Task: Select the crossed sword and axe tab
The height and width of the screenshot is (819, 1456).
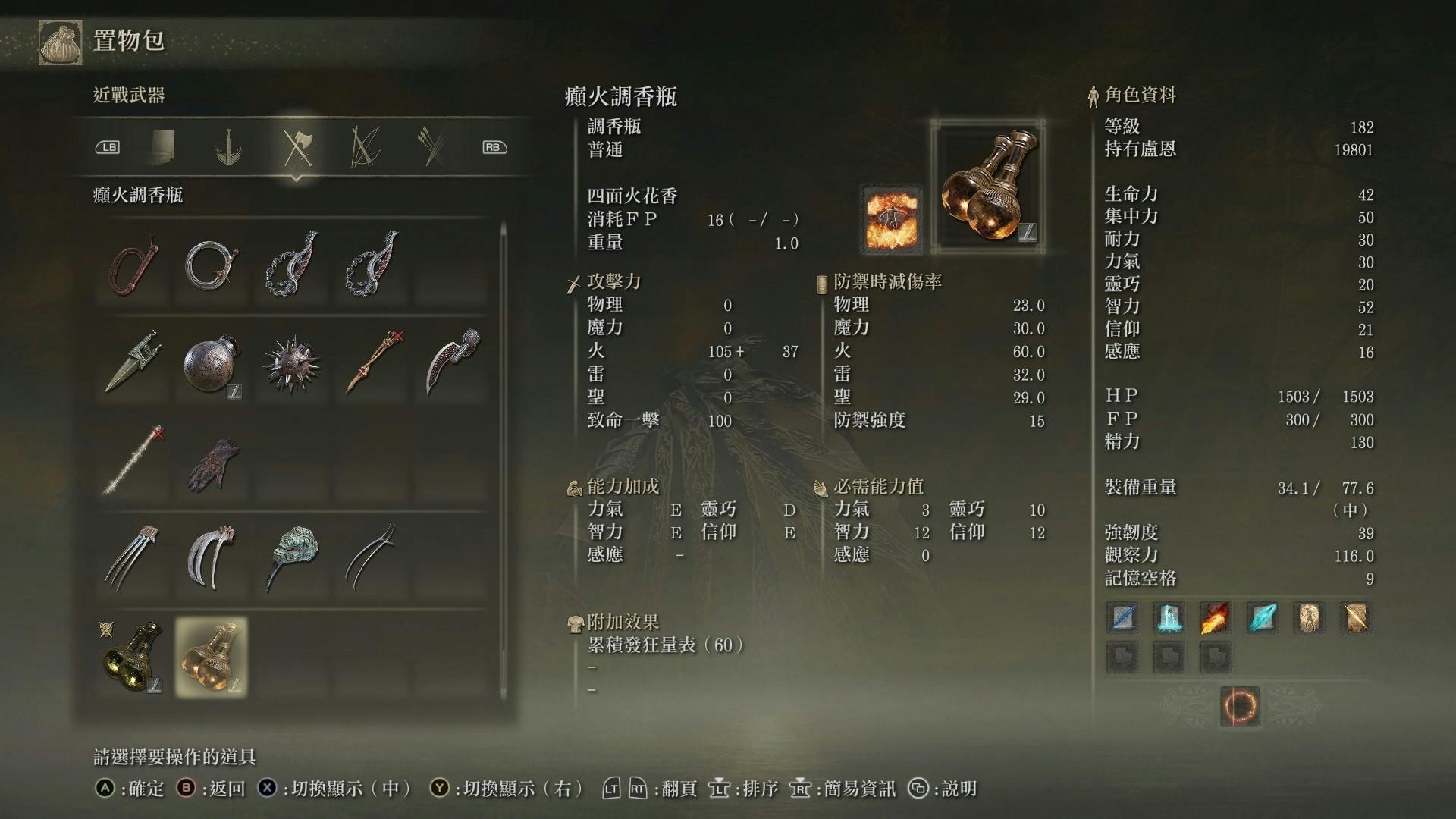Action: point(297,146)
